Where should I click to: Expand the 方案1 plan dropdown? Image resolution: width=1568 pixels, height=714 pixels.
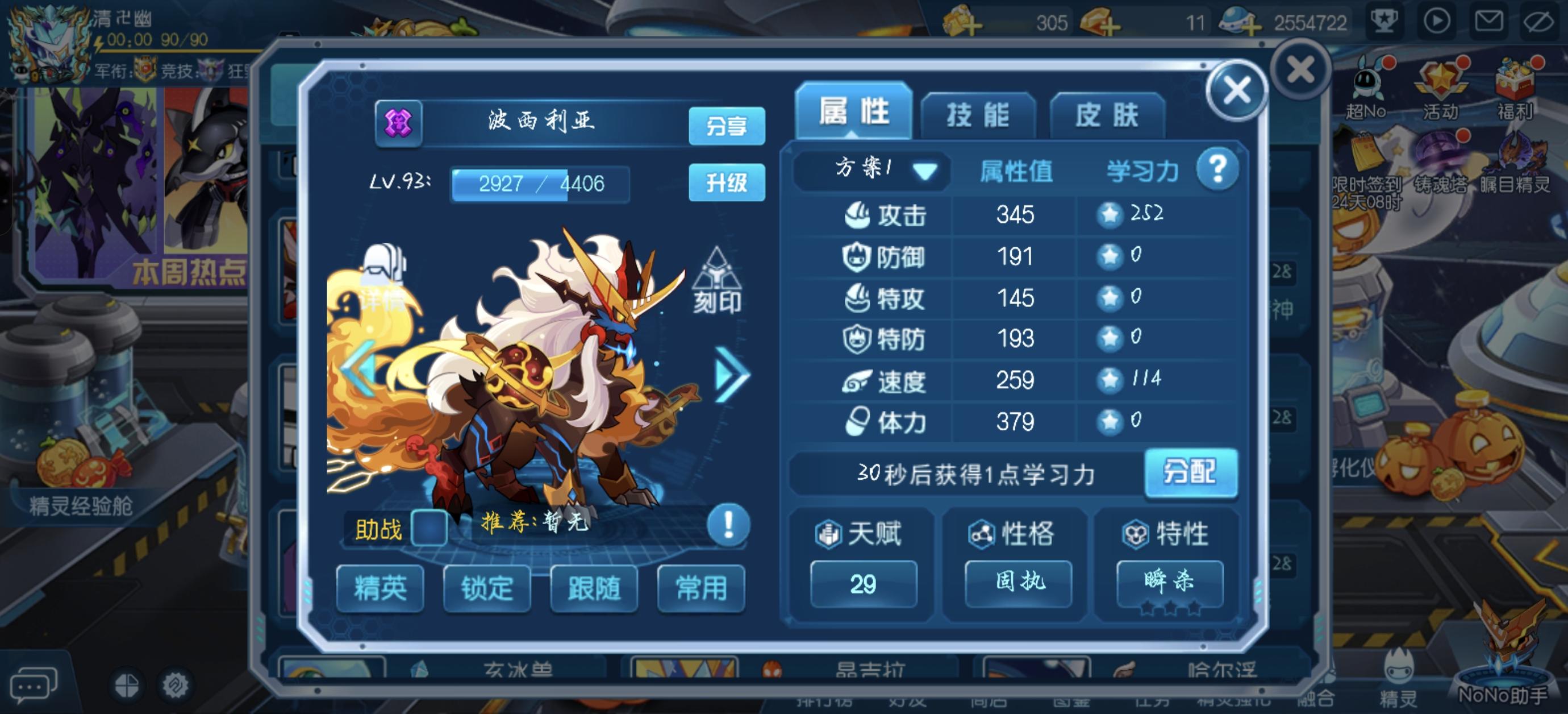point(870,171)
